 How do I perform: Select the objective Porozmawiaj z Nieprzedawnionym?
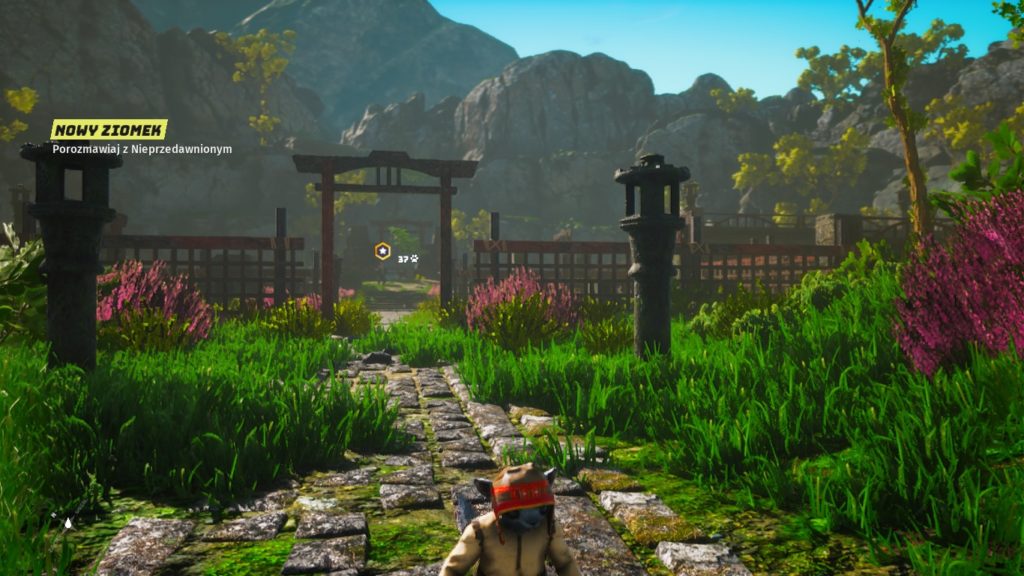click(x=143, y=149)
